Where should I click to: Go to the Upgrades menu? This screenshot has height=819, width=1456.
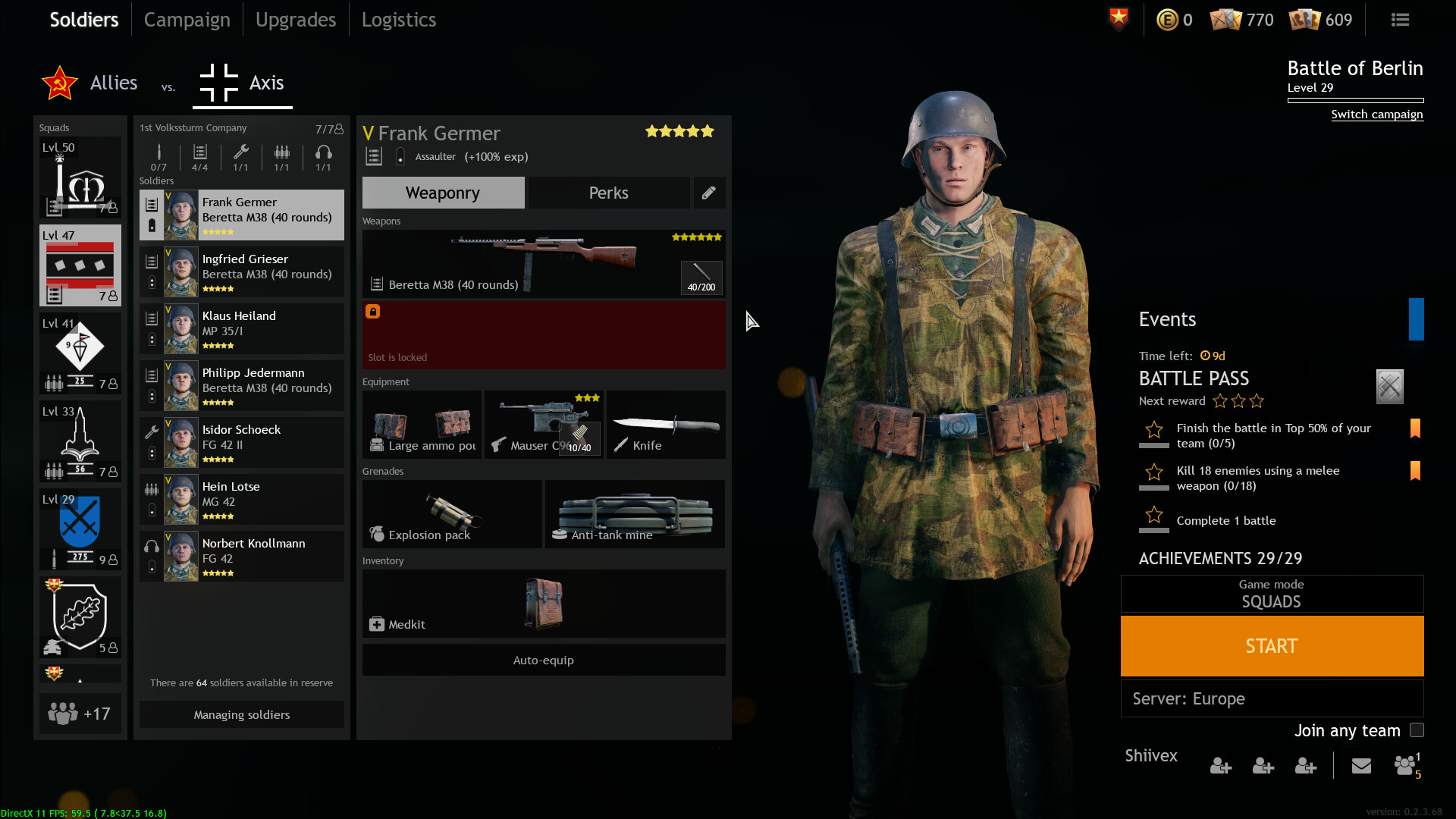pos(295,20)
